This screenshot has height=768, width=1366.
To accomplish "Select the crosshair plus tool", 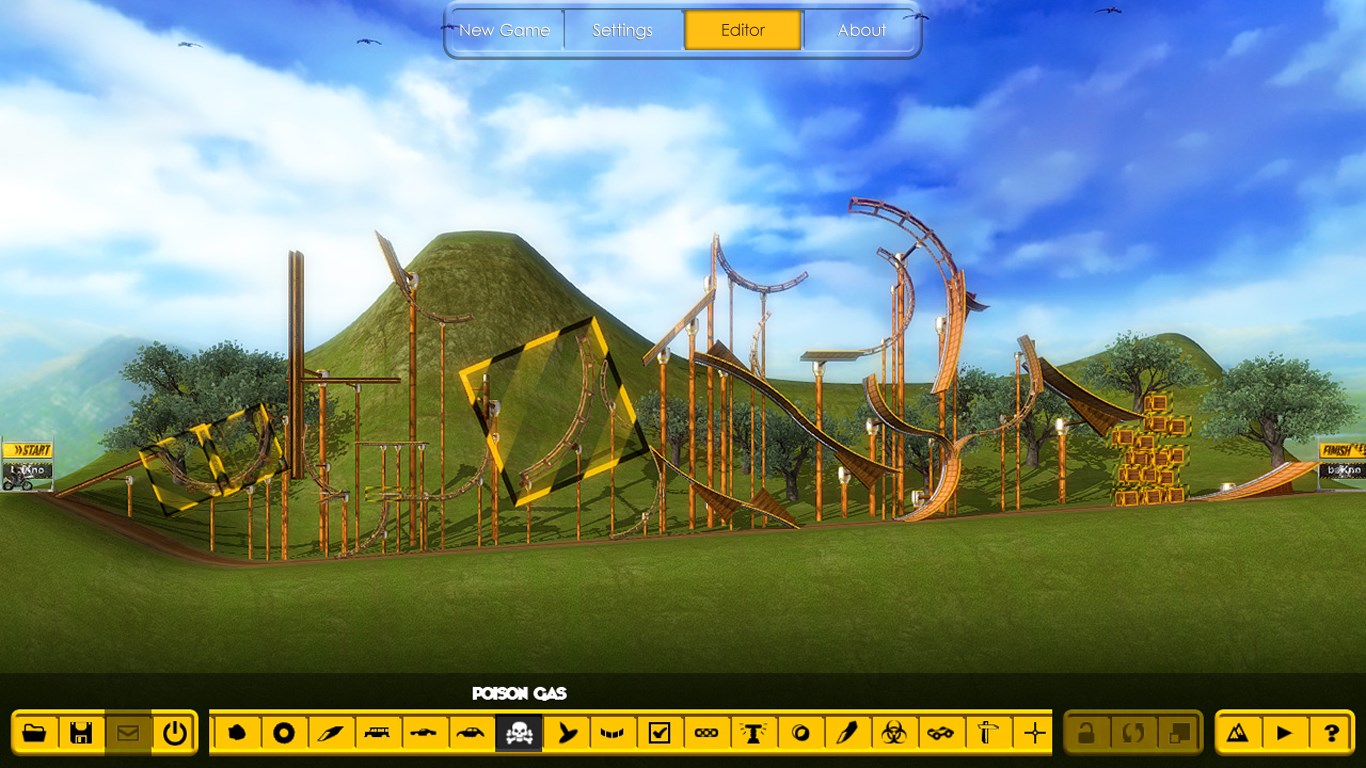I will [x=1034, y=733].
